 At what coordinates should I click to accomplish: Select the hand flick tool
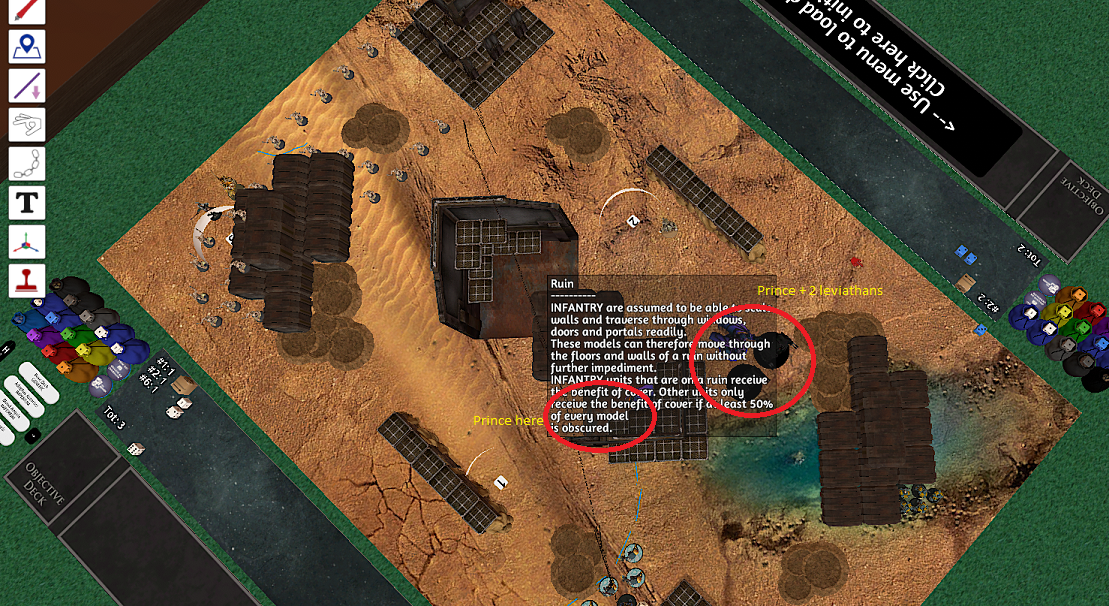[28, 125]
